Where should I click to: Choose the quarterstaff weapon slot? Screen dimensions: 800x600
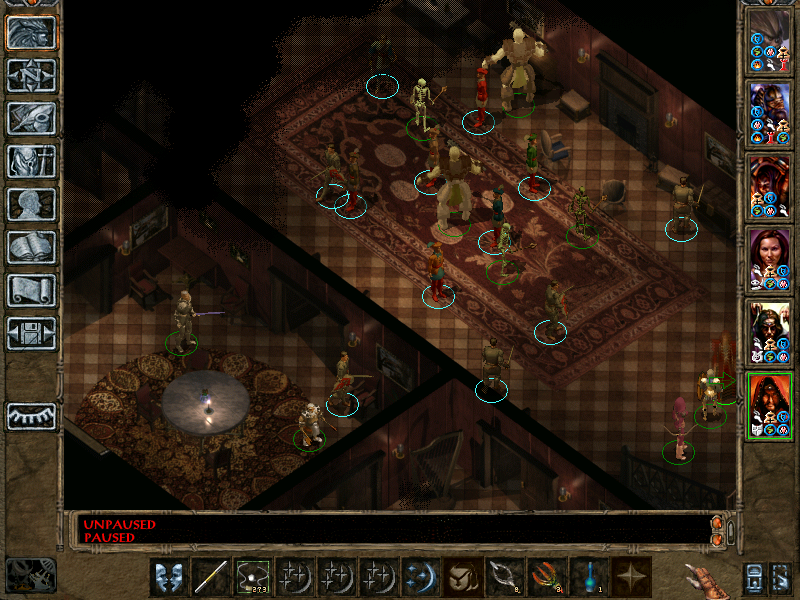tap(211, 577)
